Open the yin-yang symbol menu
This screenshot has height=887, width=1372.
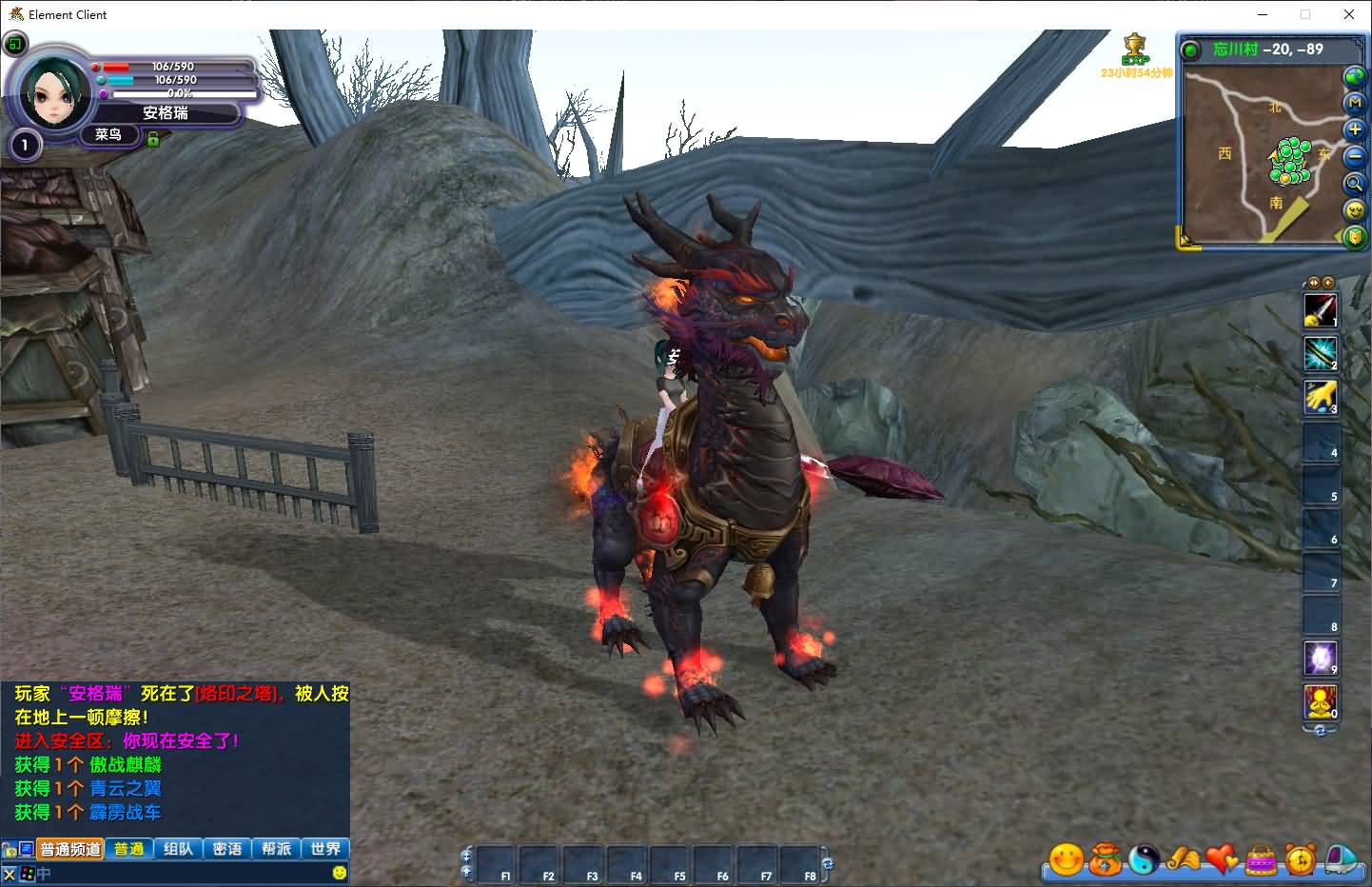1145,859
